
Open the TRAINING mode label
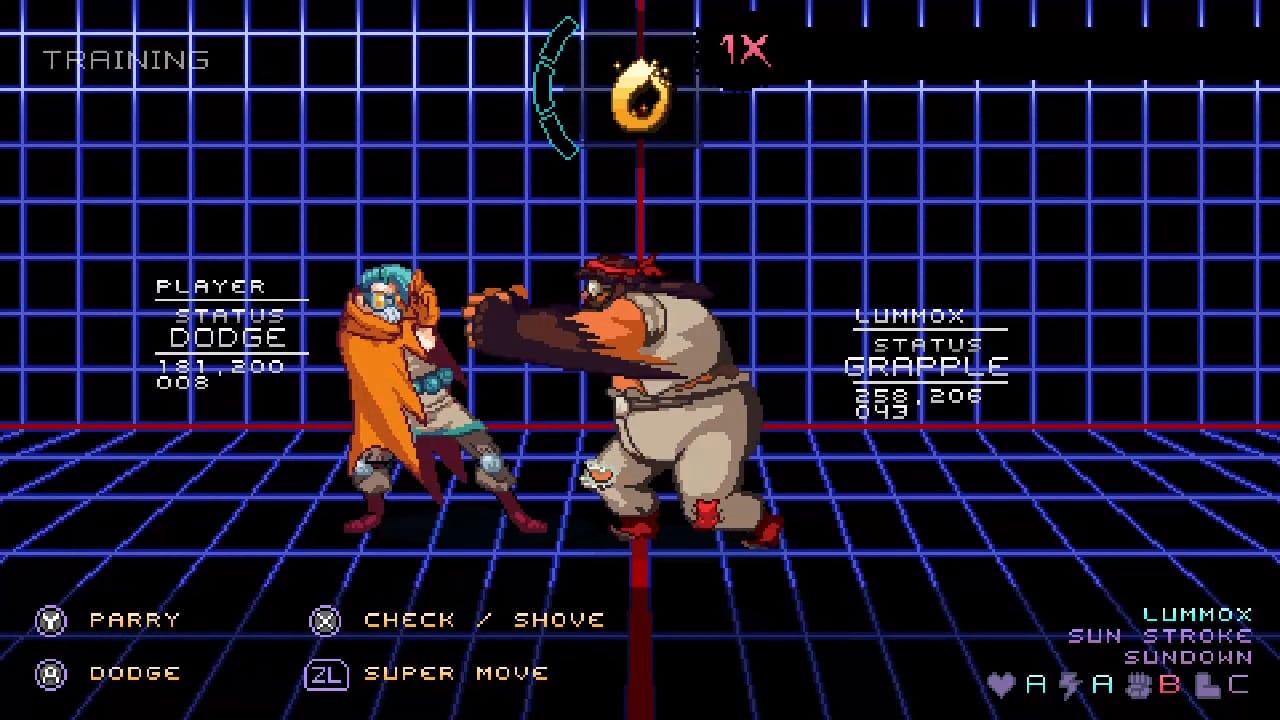(125, 60)
